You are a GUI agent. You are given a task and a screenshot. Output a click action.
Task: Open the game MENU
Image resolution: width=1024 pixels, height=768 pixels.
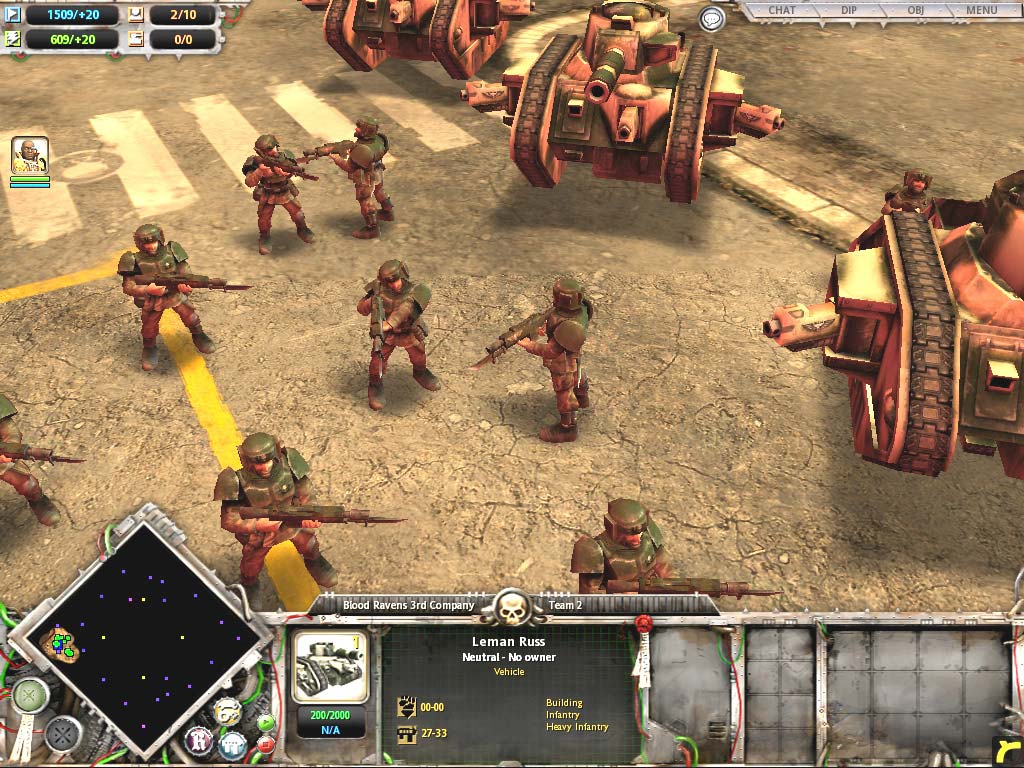[980, 11]
